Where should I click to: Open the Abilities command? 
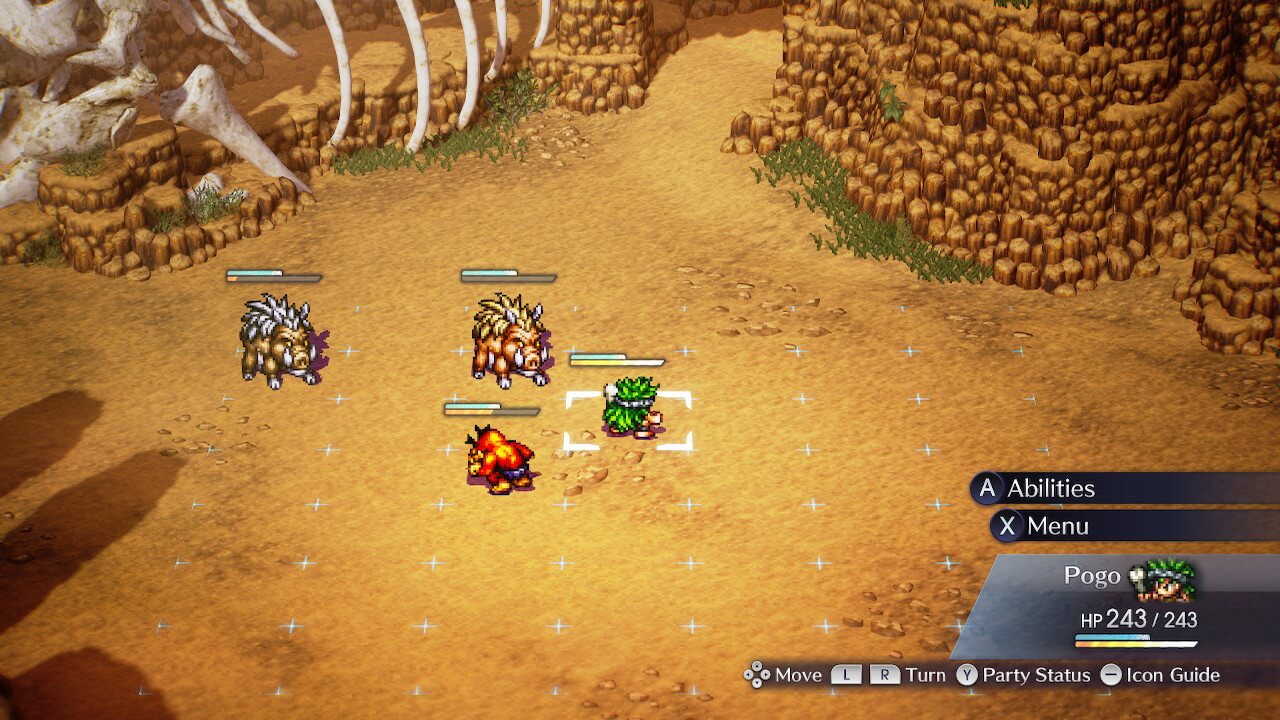coord(1050,488)
